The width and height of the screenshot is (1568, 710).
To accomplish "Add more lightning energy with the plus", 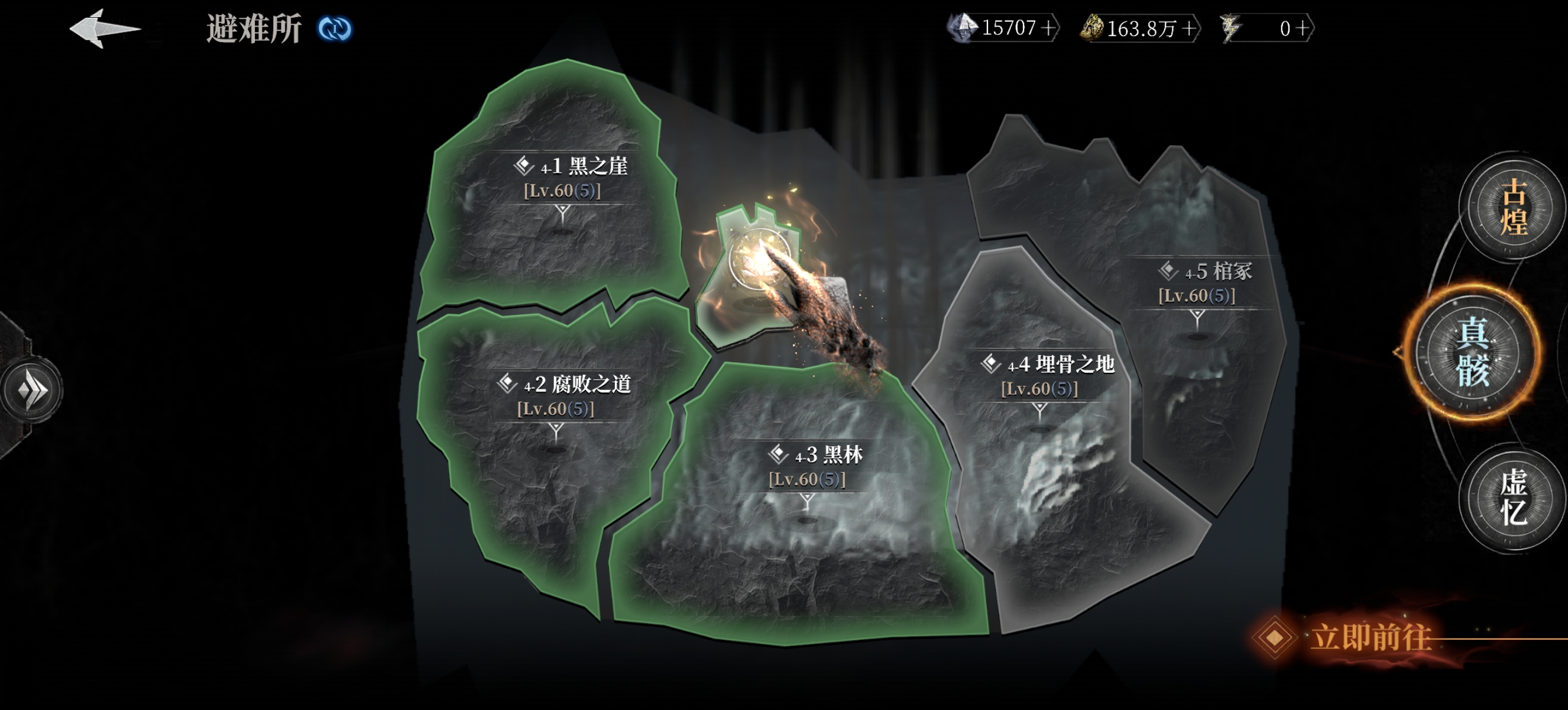I will click(x=1302, y=28).
